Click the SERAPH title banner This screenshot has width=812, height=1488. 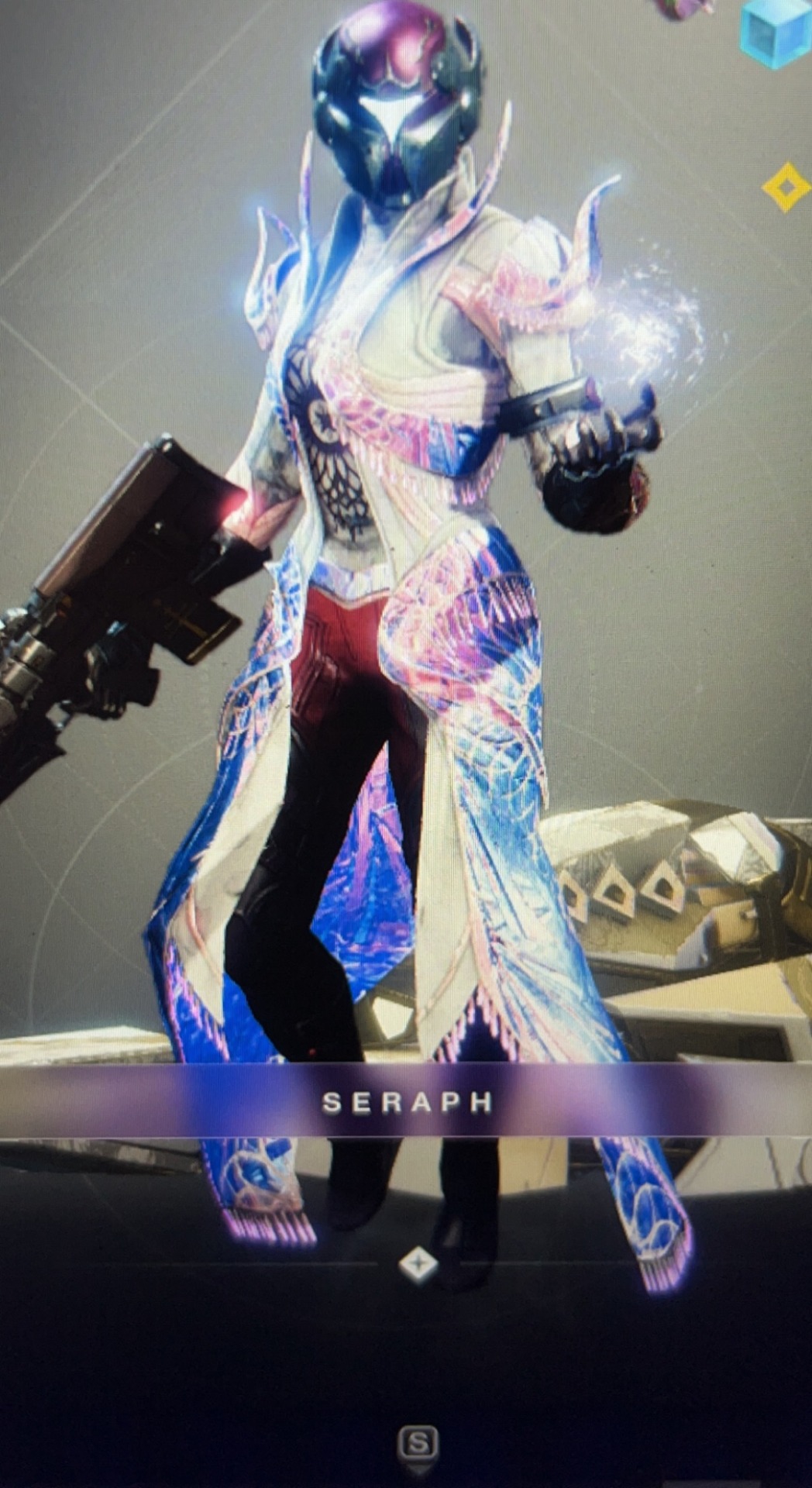(x=406, y=1102)
